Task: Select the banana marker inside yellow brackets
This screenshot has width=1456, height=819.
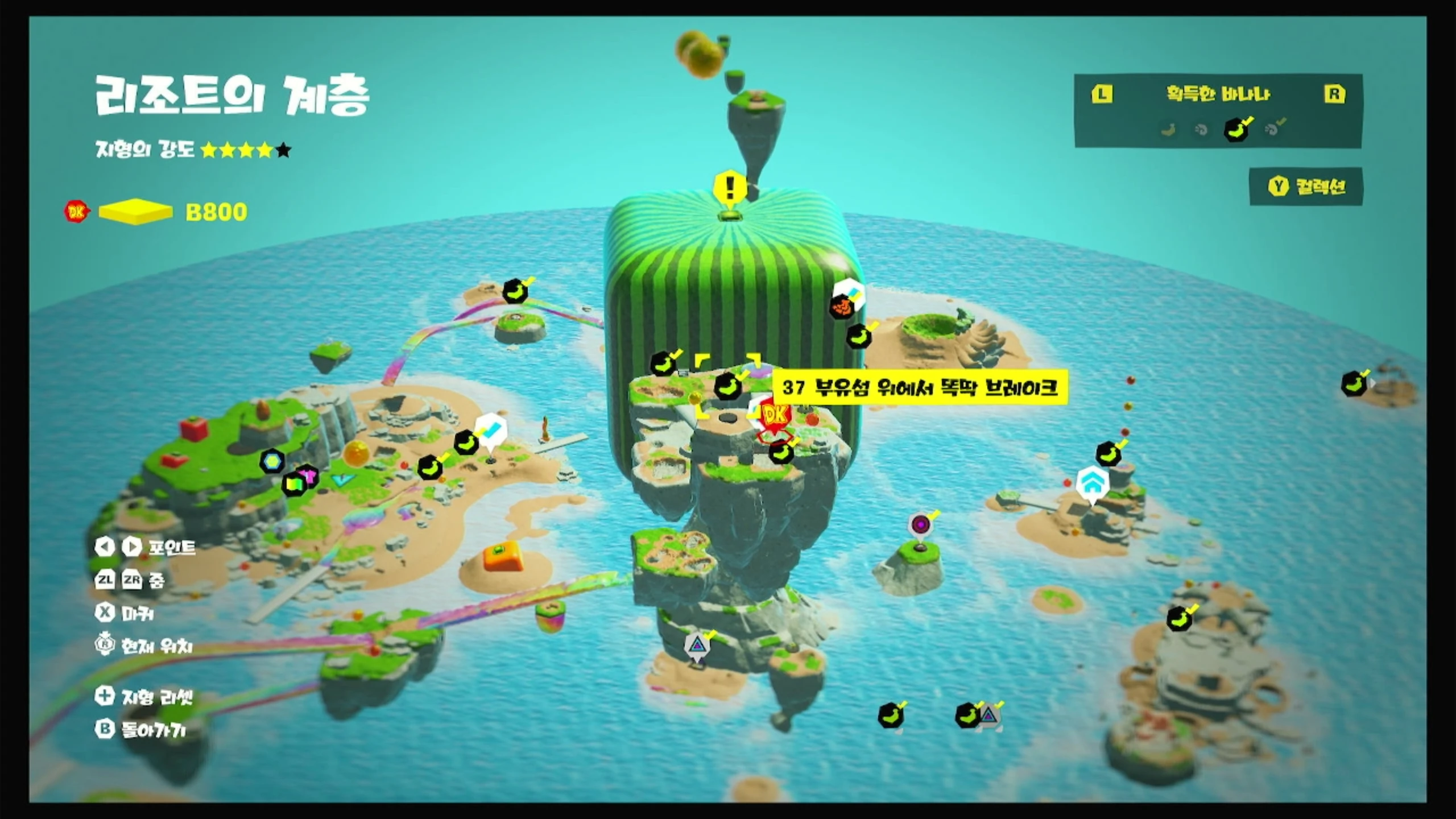Action: click(728, 387)
